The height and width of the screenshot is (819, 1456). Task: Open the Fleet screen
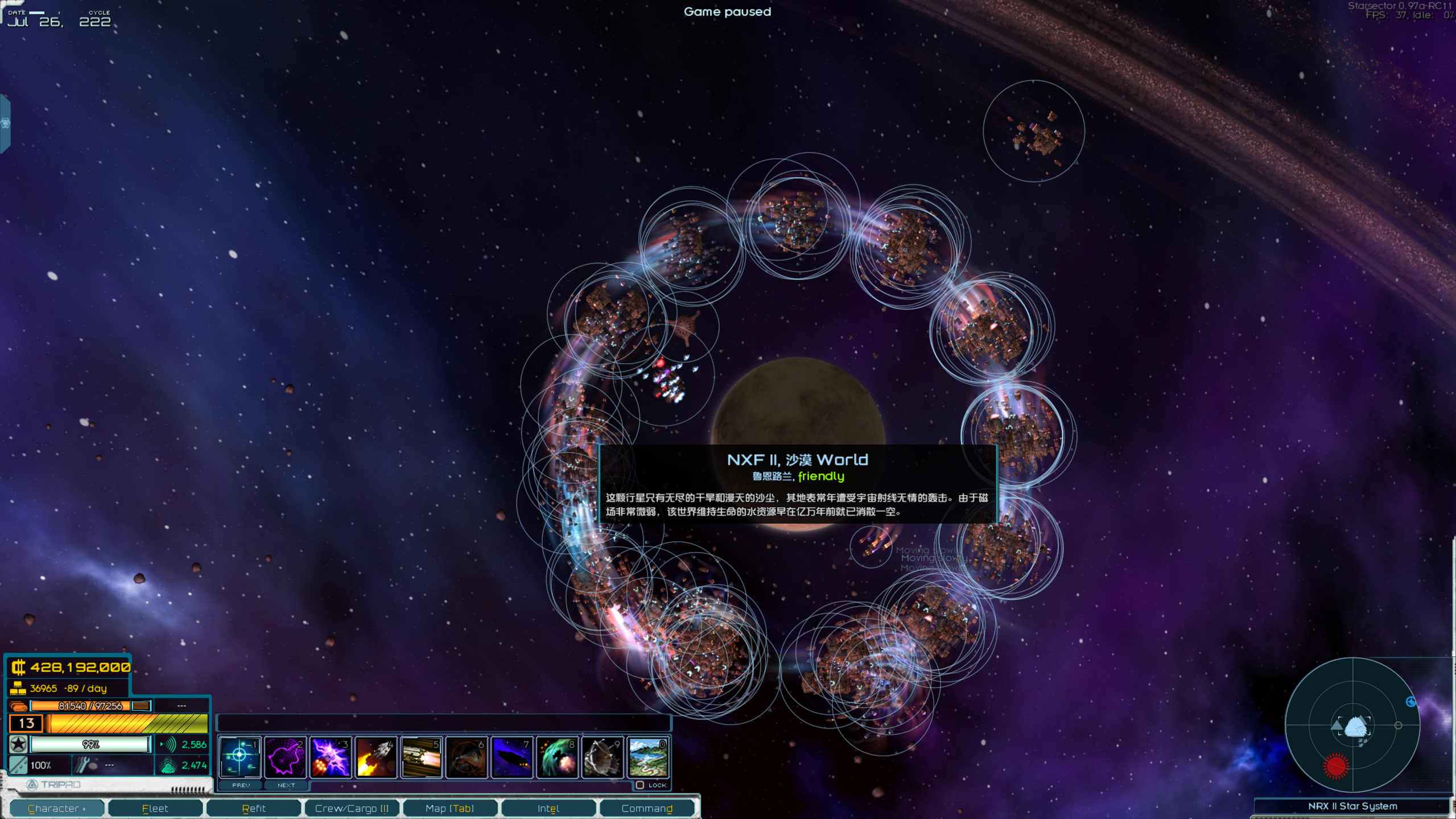[155, 808]
